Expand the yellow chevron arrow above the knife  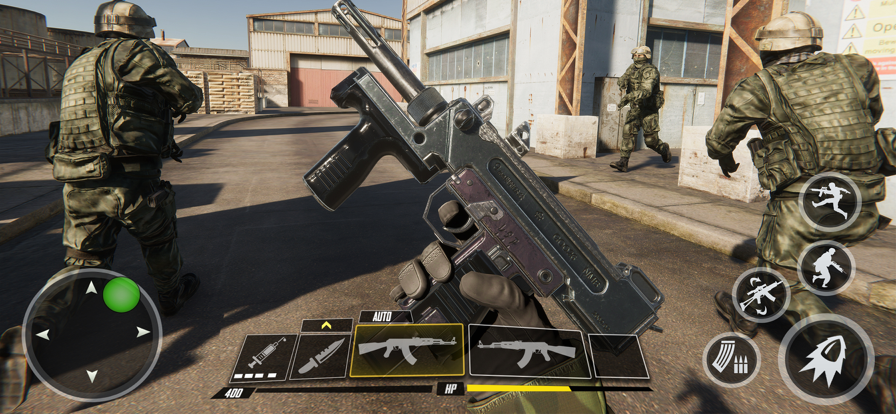click(x=326, y=325)
